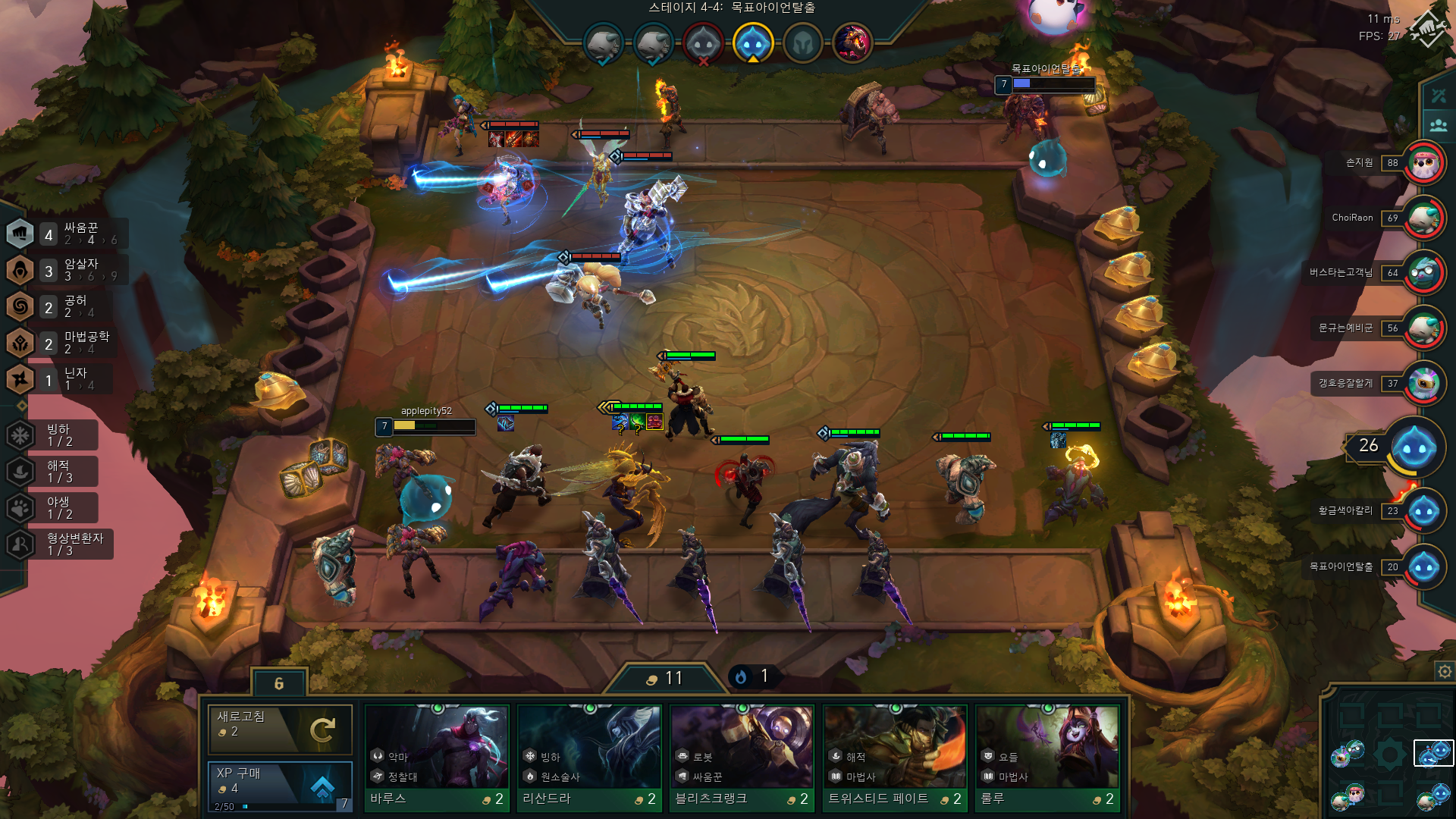
Task: Purchase the 리산드라 shop card
Action: tap(589, 758)
